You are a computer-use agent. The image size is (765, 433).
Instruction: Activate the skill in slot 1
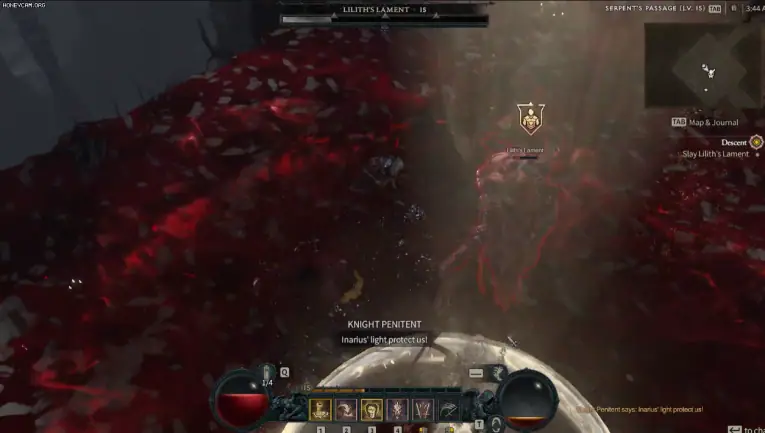pyautogui.click(x=321, y=409)
